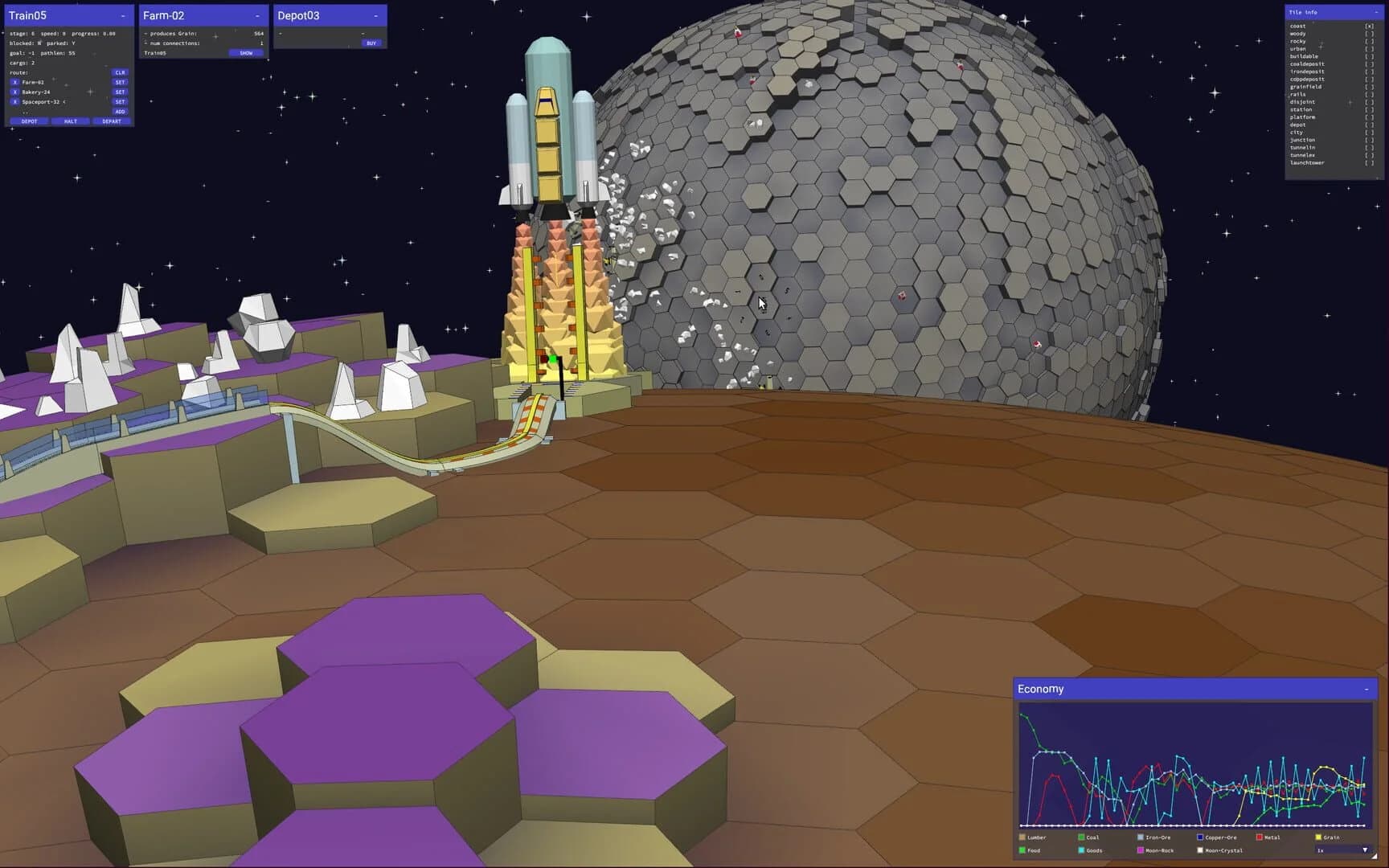The width and height of the screenshot is (1389, 868).
Task: Check the launchtower option in Tile Info
Action: (1370, 162)
